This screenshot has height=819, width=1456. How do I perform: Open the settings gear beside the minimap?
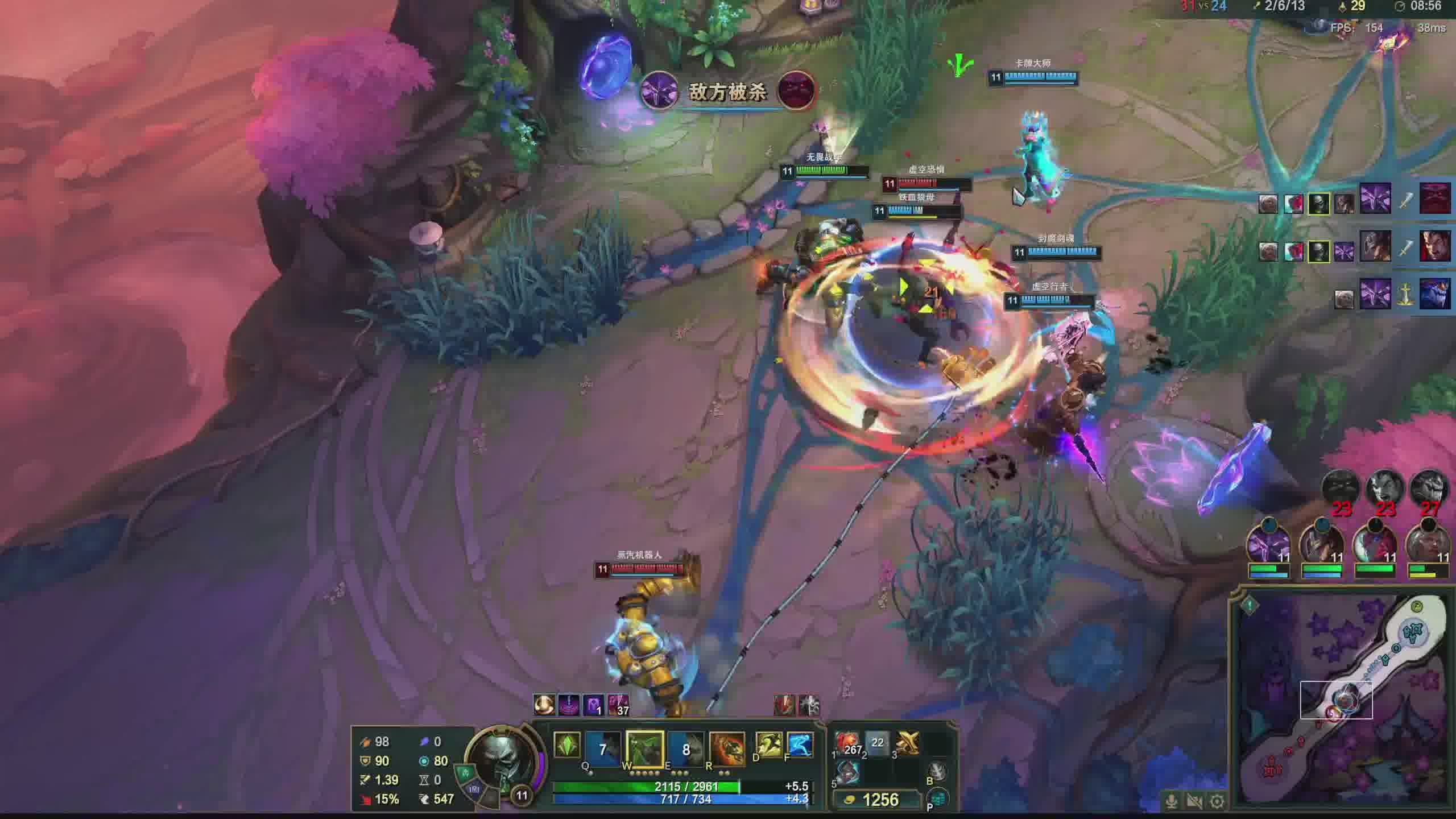click(x=1217, y=801)
